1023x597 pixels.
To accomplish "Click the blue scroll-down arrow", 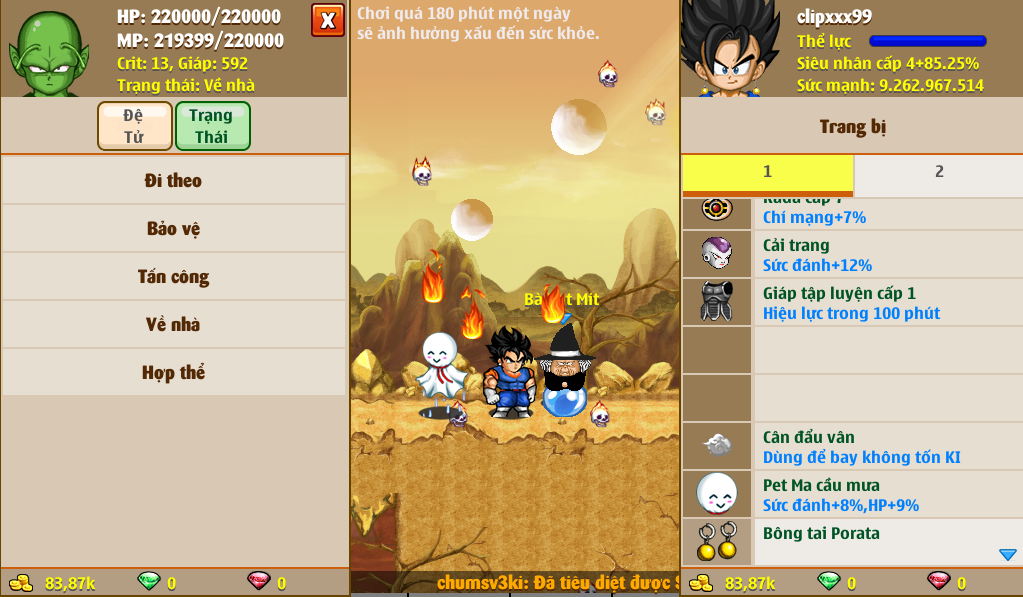I will click(1007, 555).
